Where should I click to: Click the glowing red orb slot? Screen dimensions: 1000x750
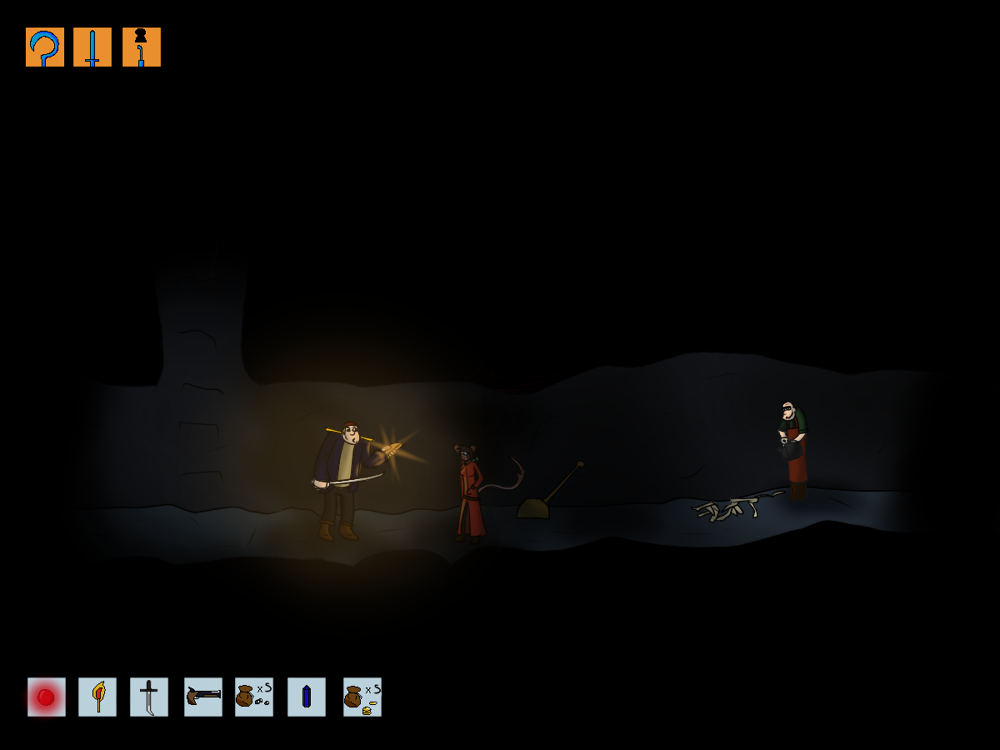pyautogui.click(x=46, y=697)
